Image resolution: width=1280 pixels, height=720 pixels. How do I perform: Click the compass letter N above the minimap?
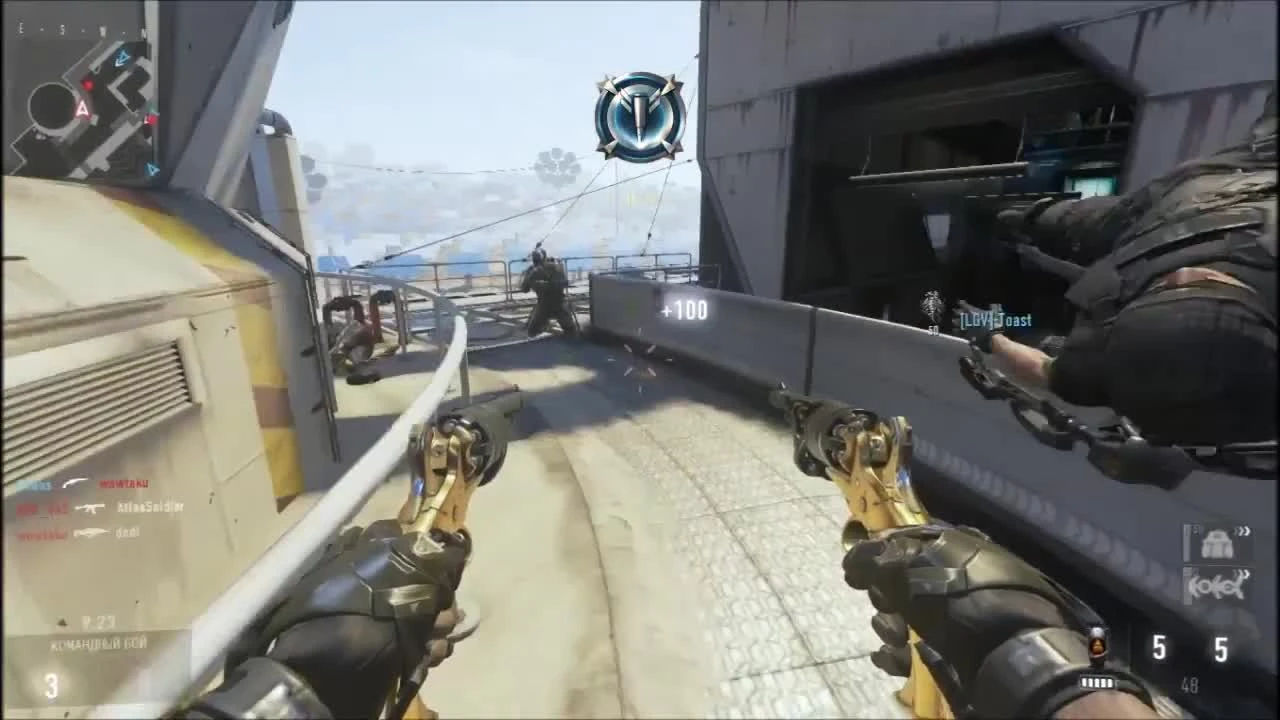[143, 32]
